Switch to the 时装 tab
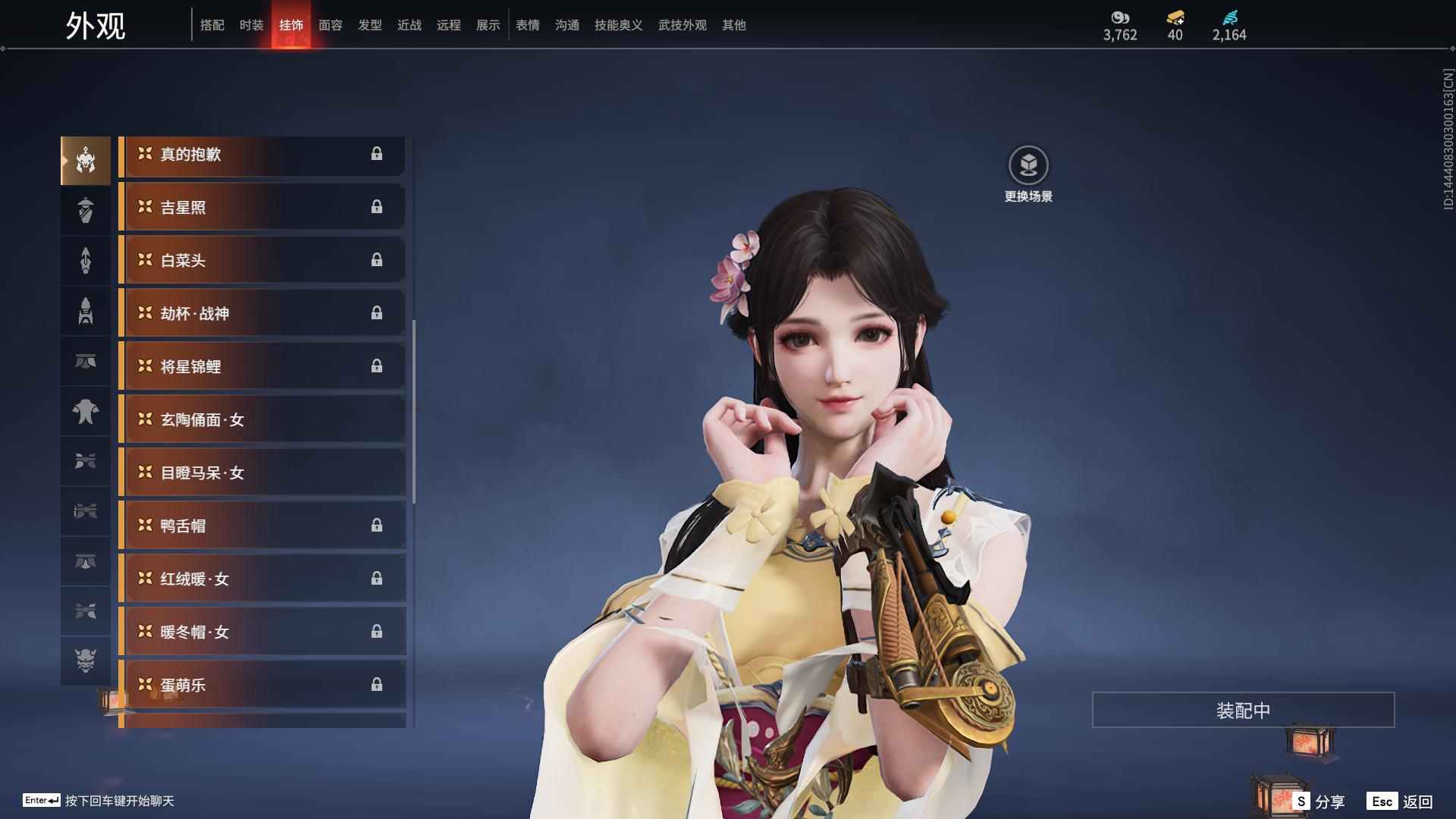 tap(251, 24)
